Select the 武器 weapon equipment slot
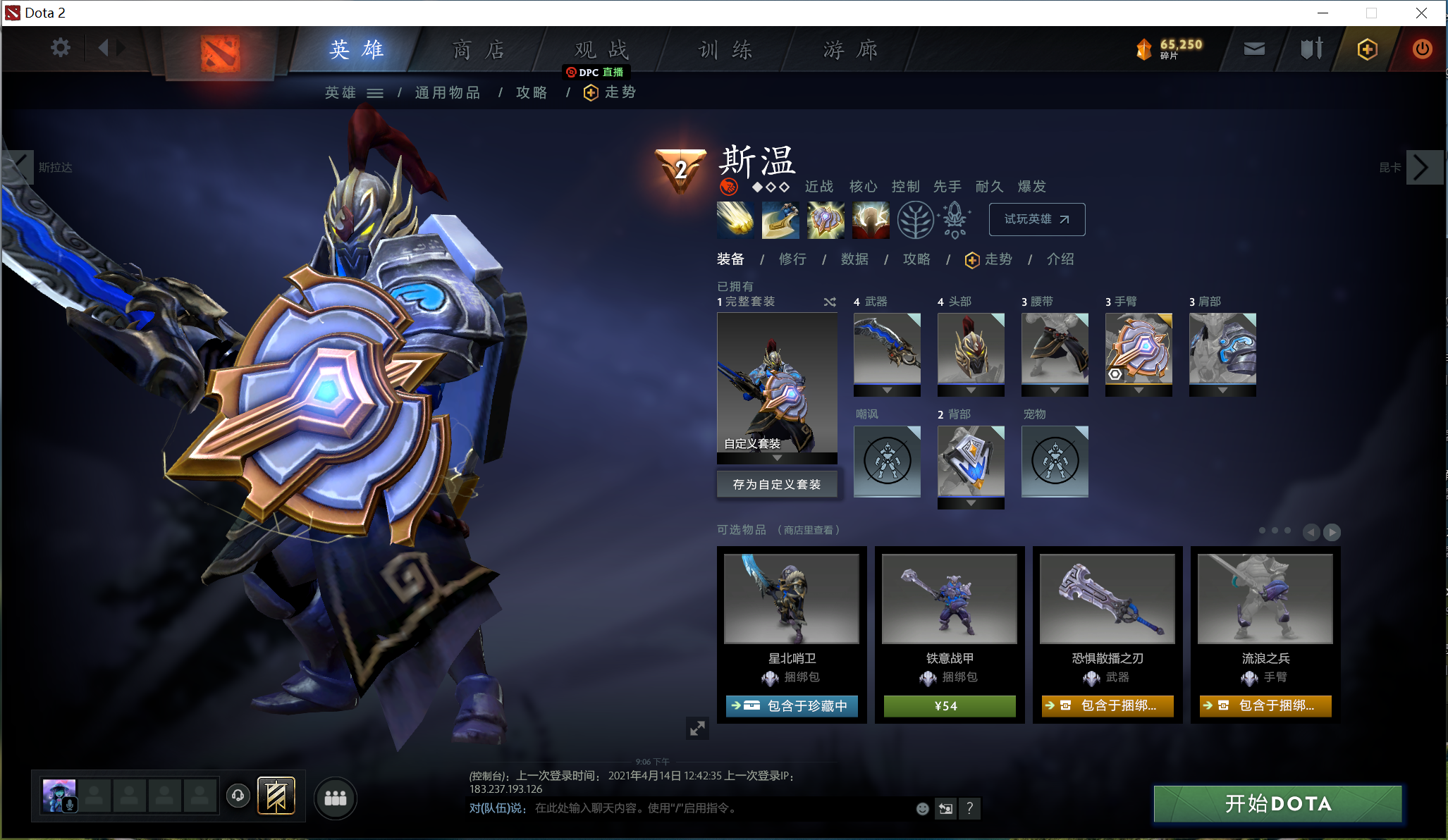 [x=887, y=349]
